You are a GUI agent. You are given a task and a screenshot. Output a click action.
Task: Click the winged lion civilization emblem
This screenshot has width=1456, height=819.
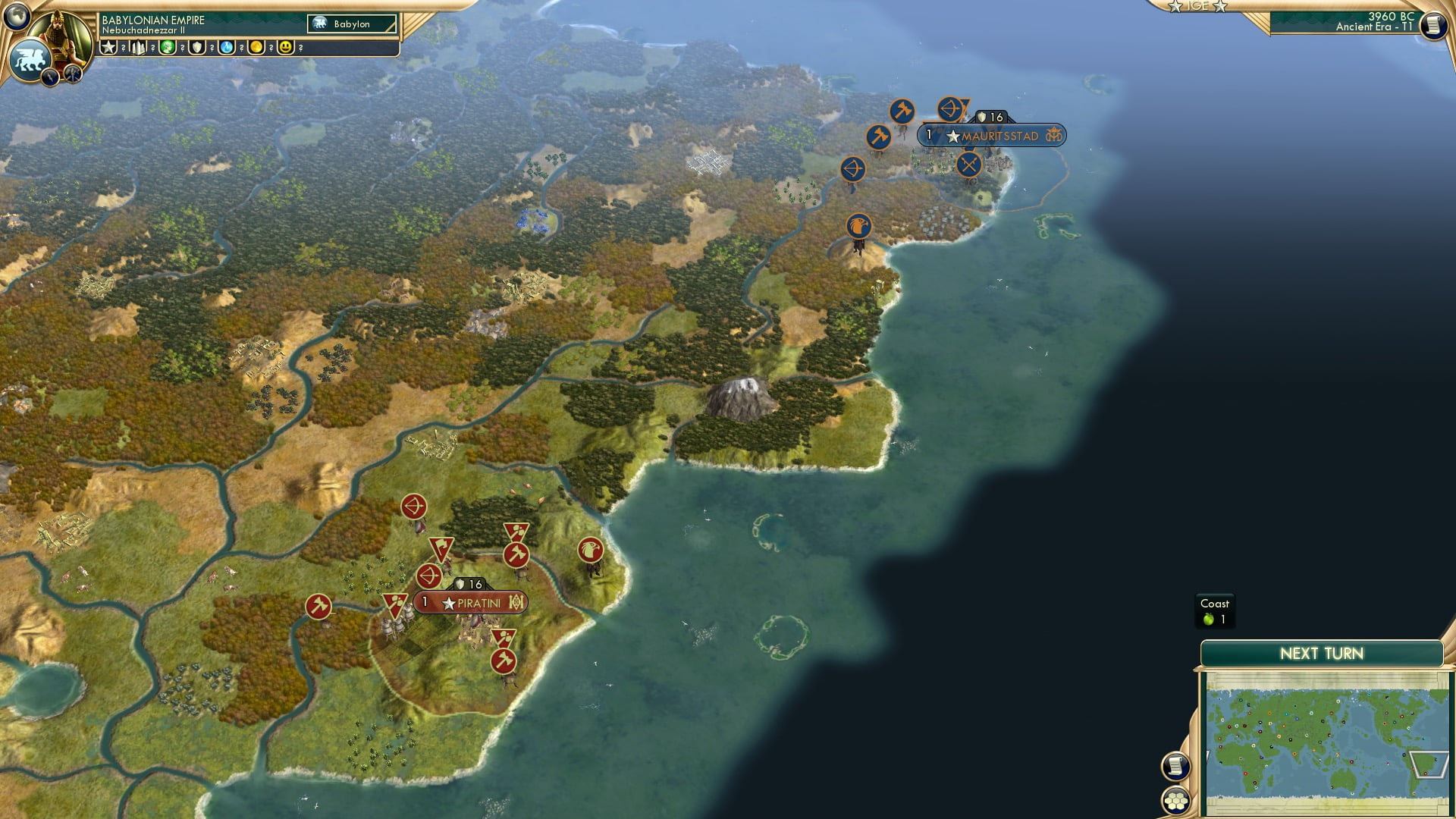tap(31, 58)
